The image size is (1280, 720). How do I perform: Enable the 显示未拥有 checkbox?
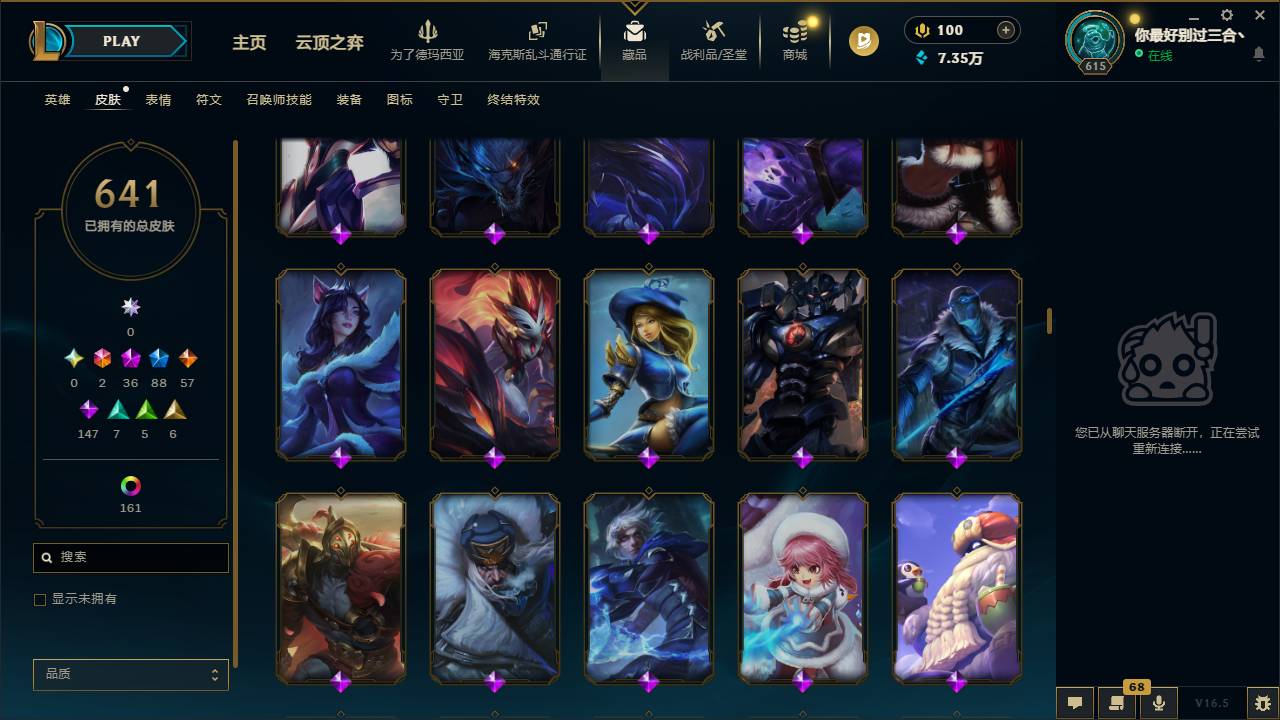[39, 599]
